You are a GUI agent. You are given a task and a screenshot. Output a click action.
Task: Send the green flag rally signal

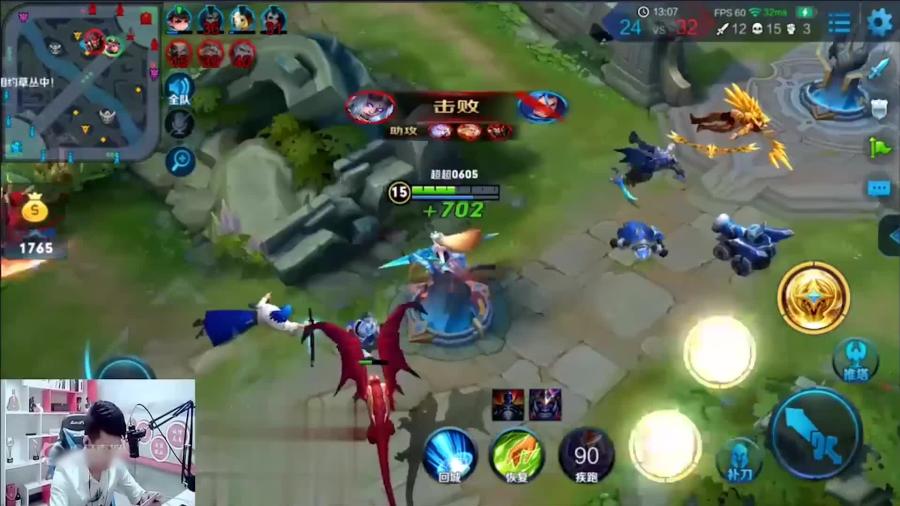click(x=879, y=148)
